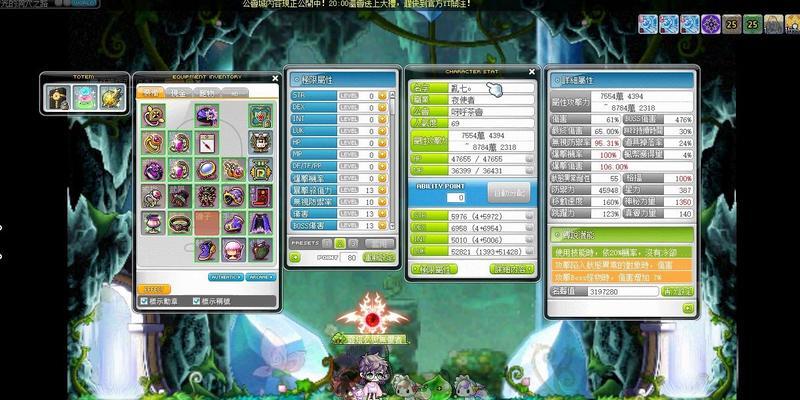The width and height of the screenshot is (800, 400).
Task: Close the Equipment Inventory window
Action: [x=276, y=77]
